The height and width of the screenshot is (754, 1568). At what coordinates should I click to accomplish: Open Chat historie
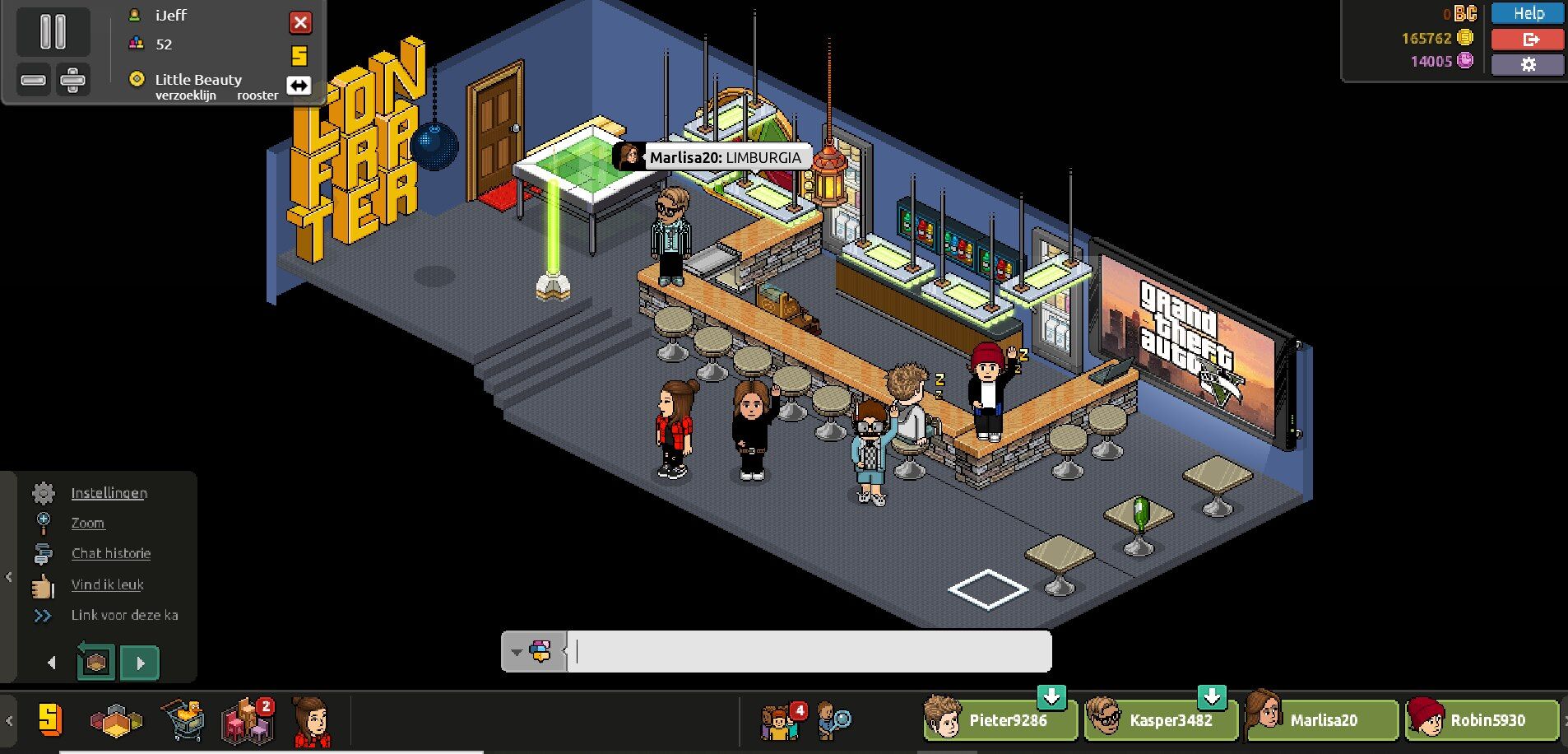[x=110, y=554]
